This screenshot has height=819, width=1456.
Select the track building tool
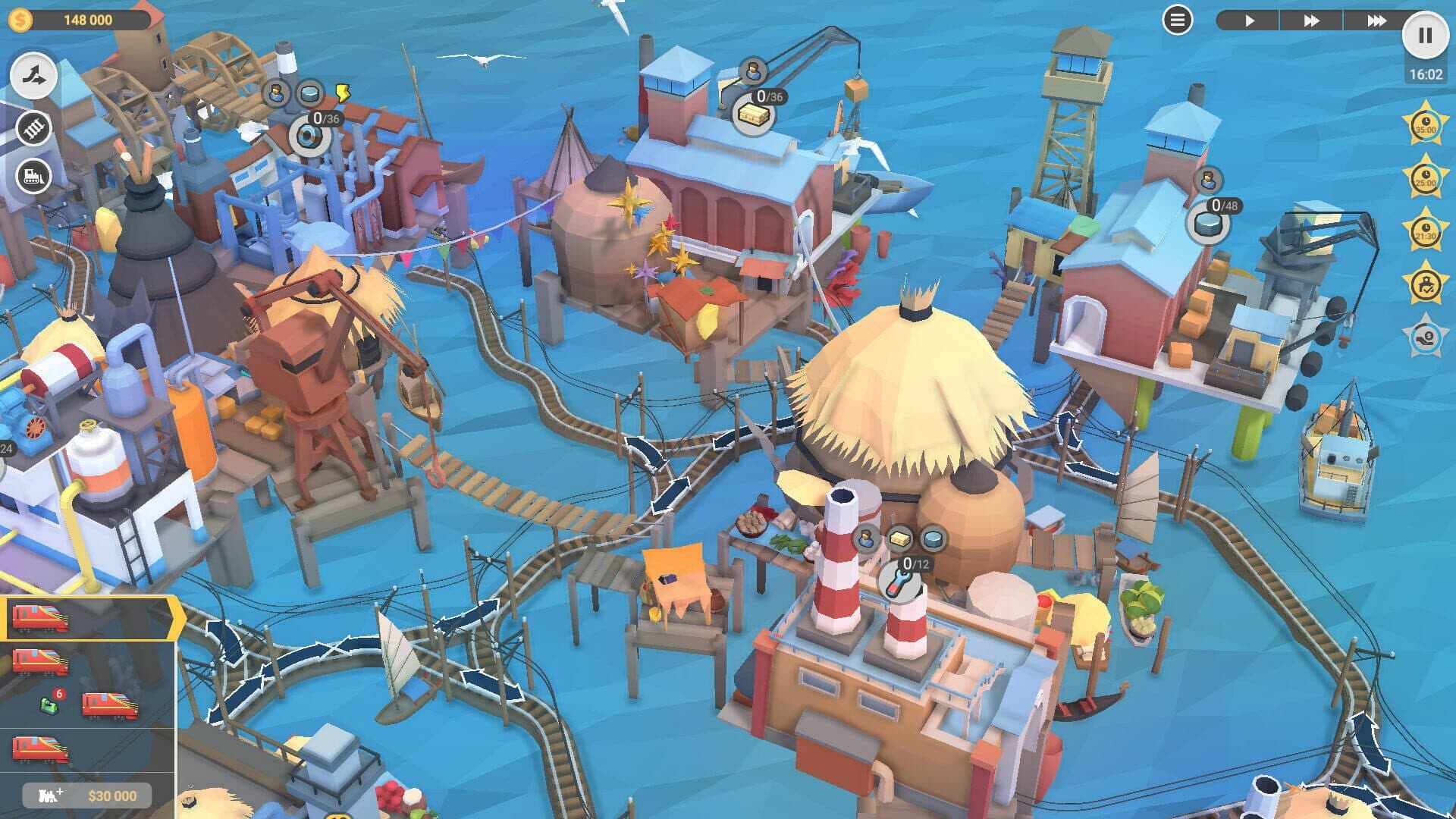[x=34, y=129]
